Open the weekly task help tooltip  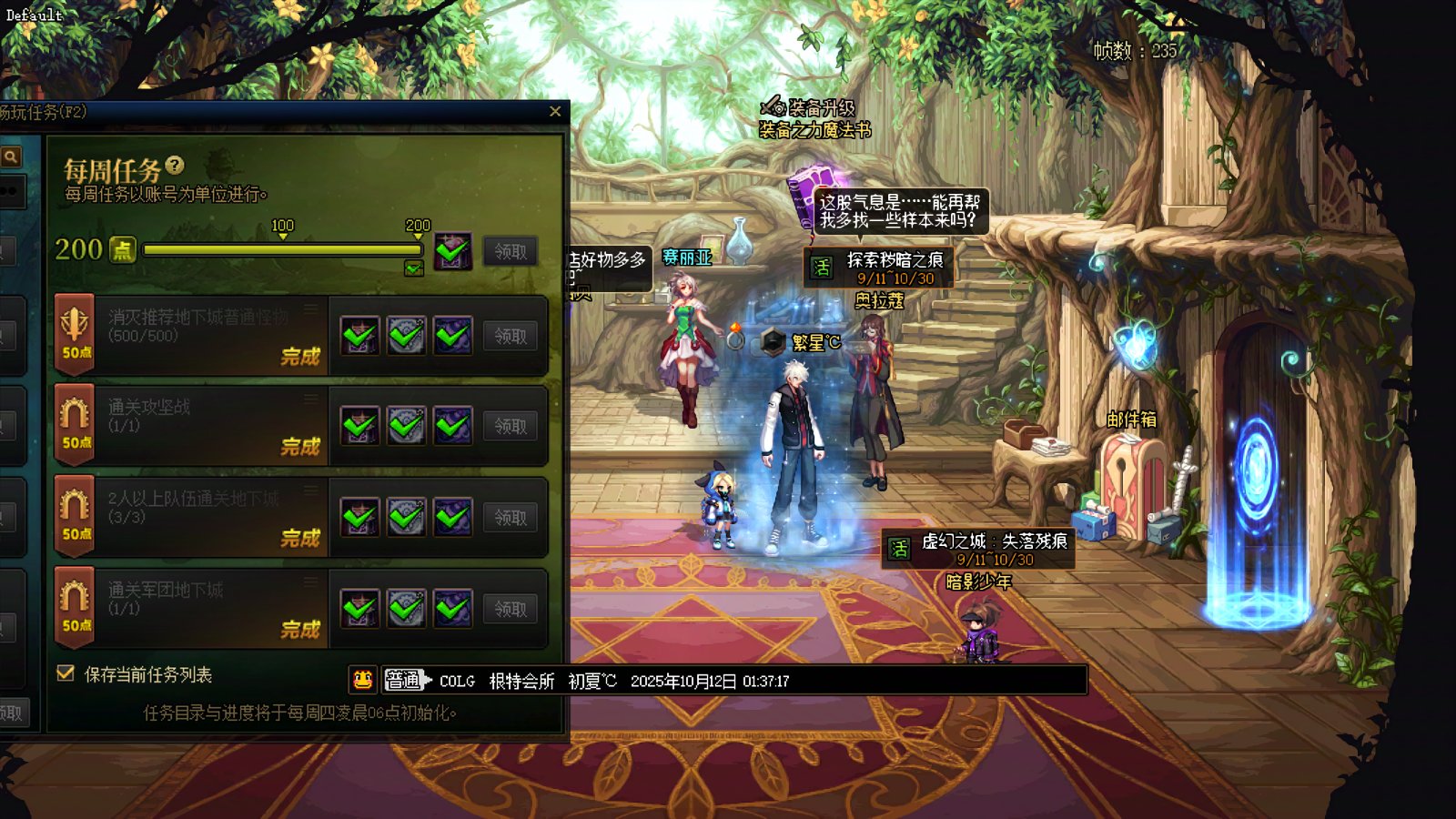(x=175, y=166)
